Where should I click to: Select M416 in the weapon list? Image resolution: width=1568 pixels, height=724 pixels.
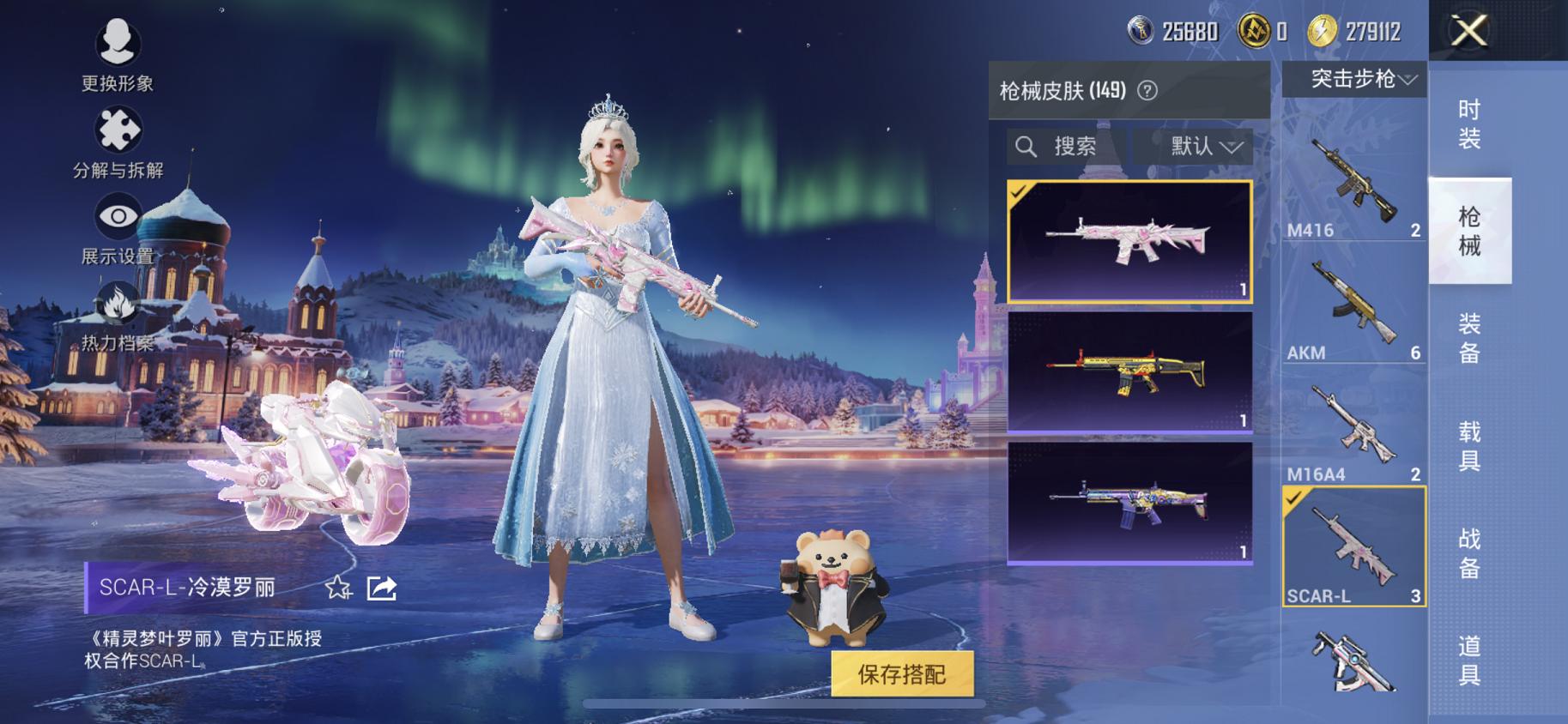1355,189
